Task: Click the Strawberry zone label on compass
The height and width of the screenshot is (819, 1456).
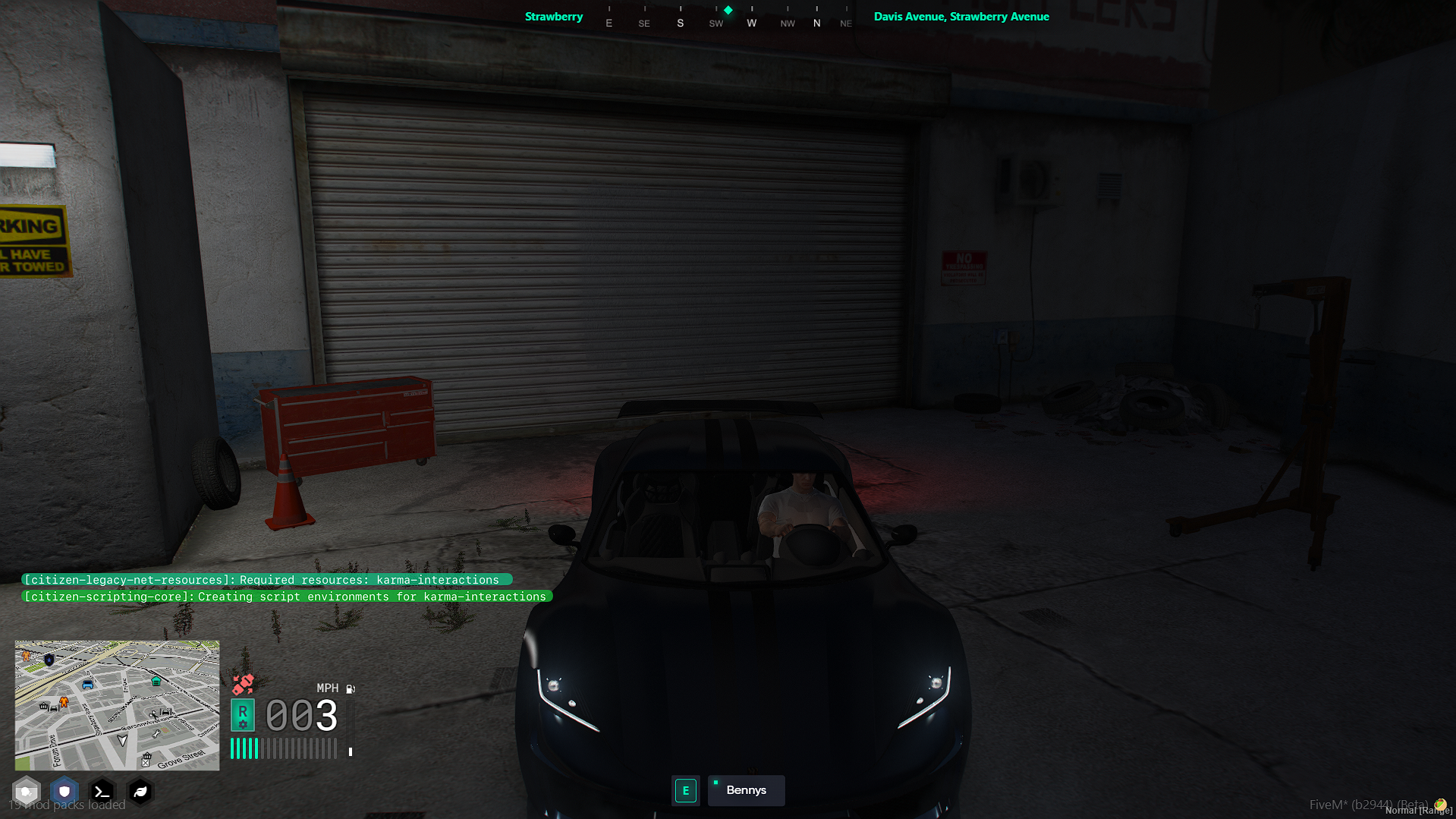Action: tap(554, 17)
